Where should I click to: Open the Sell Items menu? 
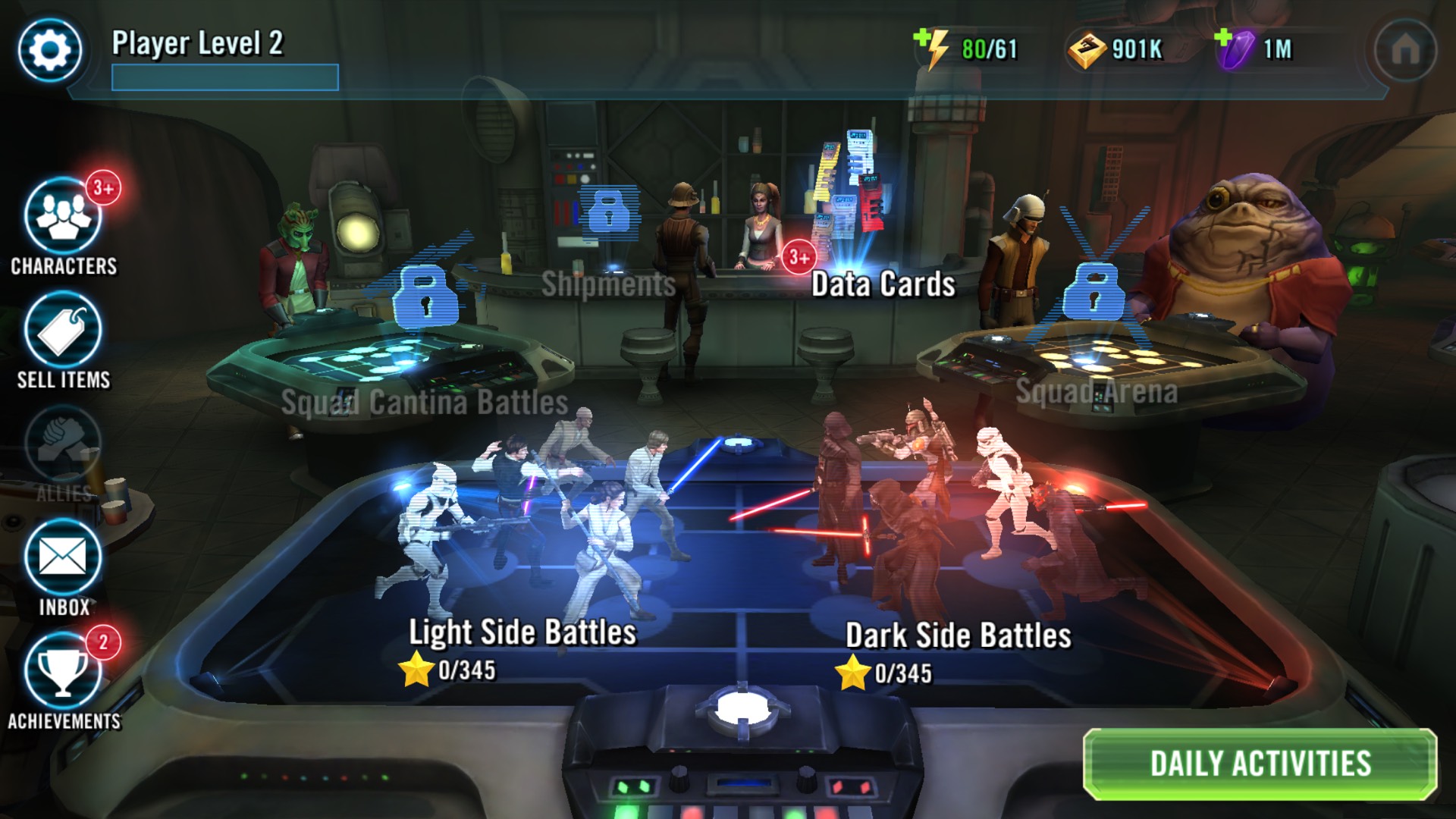[x=63, y=331]
